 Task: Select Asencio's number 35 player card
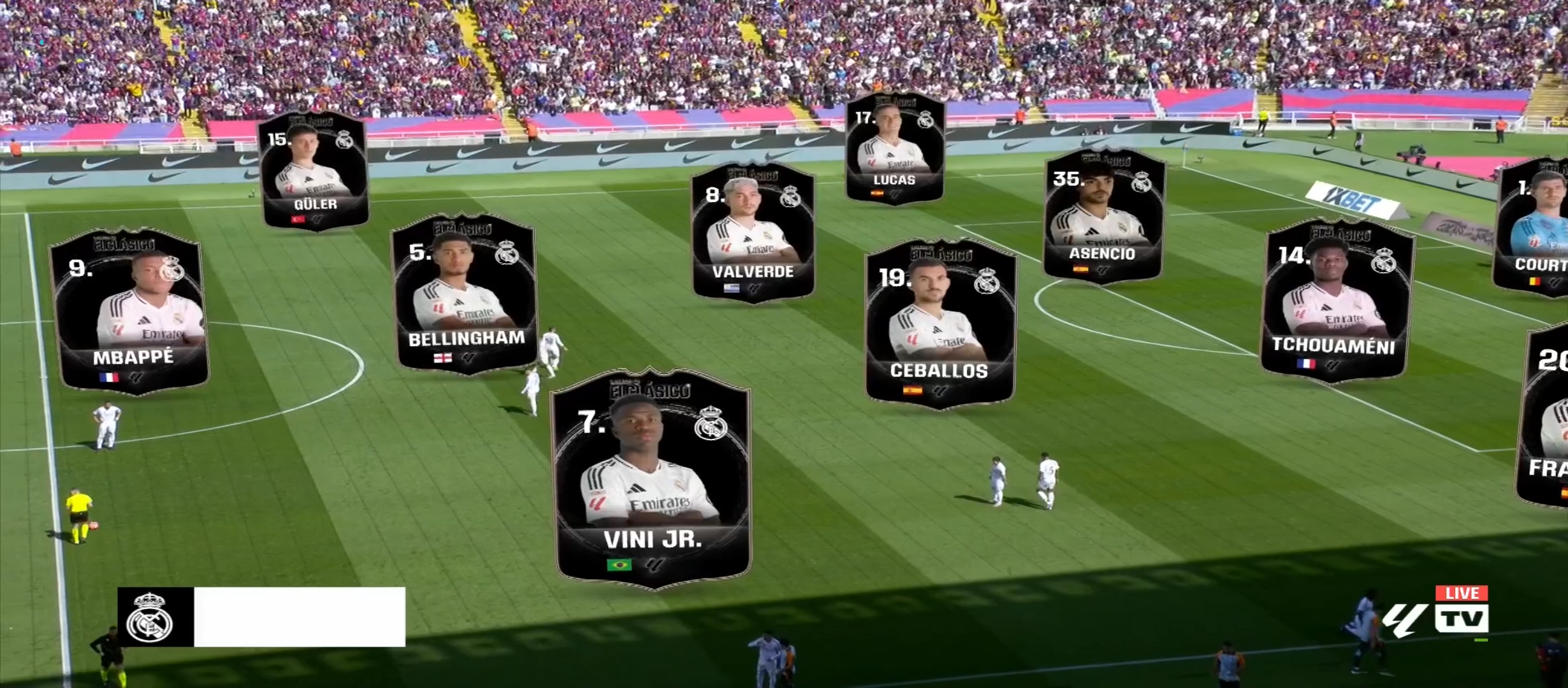(1104, 215)
